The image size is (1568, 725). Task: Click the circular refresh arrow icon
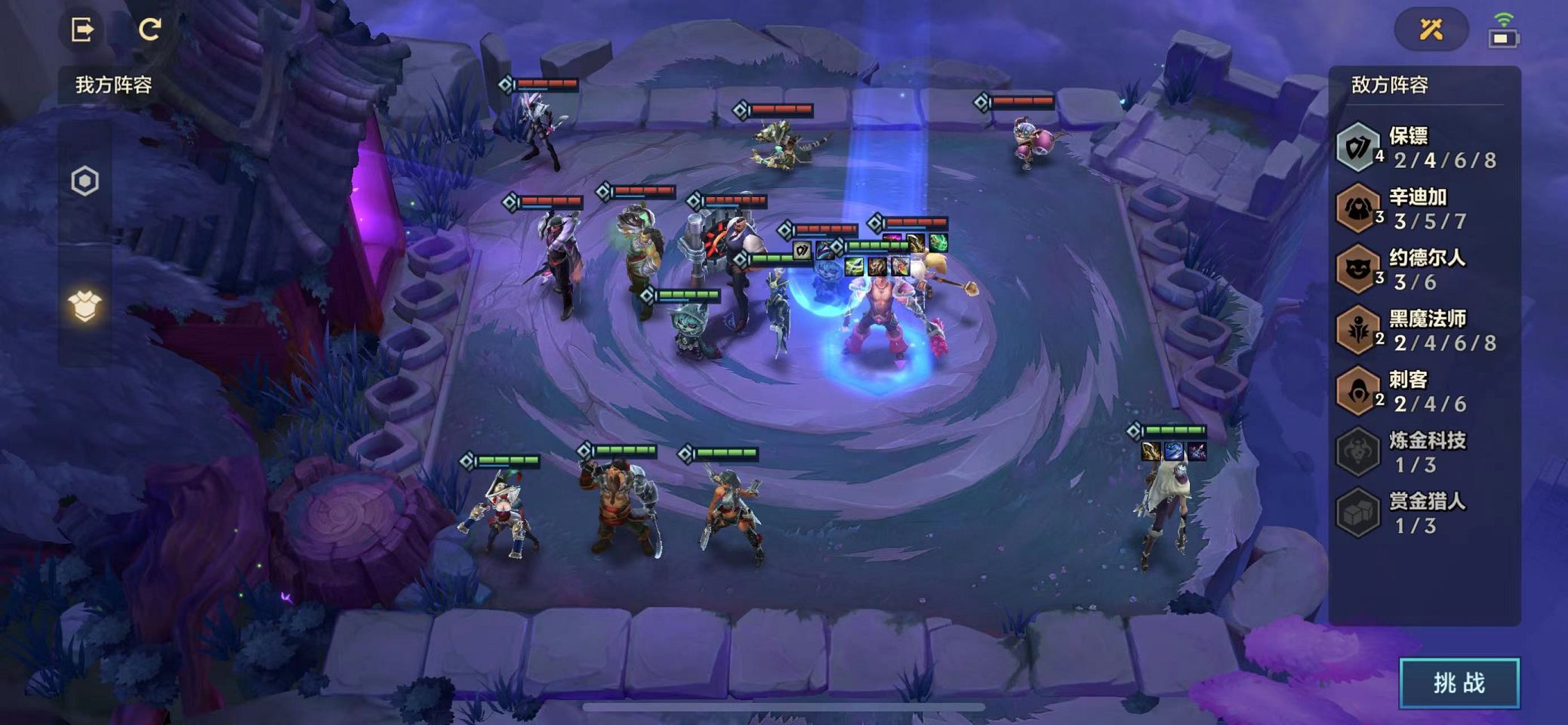(149, 29)
